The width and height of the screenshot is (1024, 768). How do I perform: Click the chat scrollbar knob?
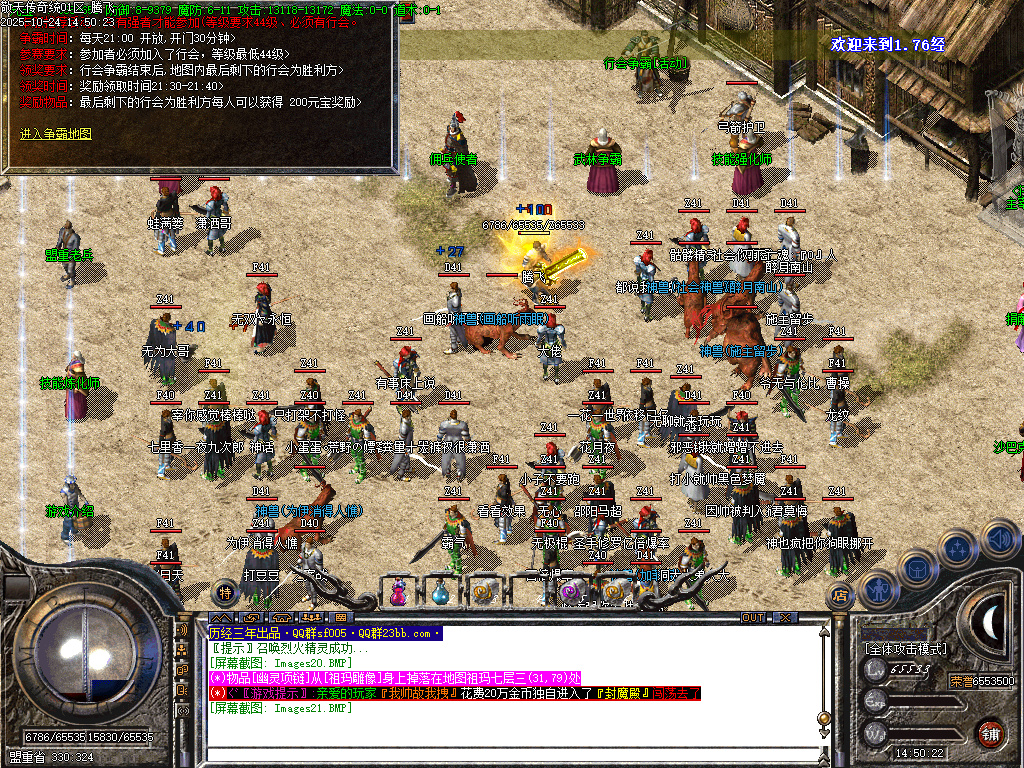pos(823,718)
